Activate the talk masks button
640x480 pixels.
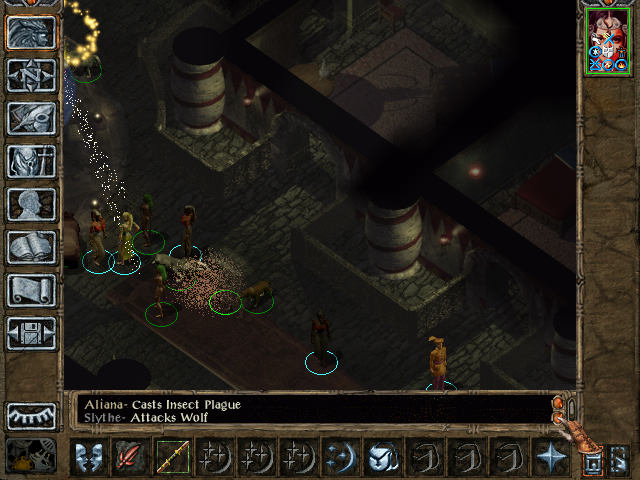click(89, 457)
